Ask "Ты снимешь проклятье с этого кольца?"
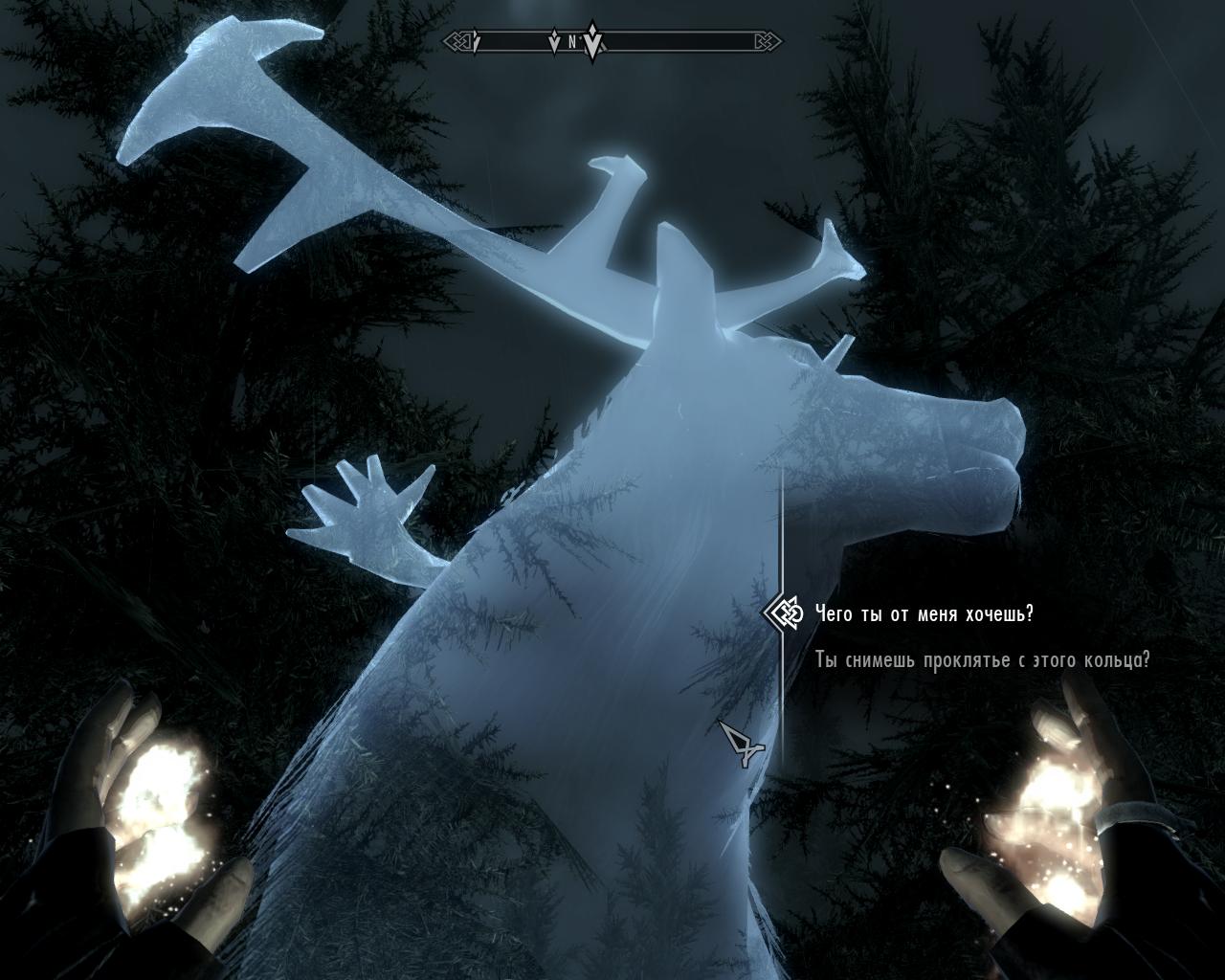 pyautogui.click(x=982, y=660)
